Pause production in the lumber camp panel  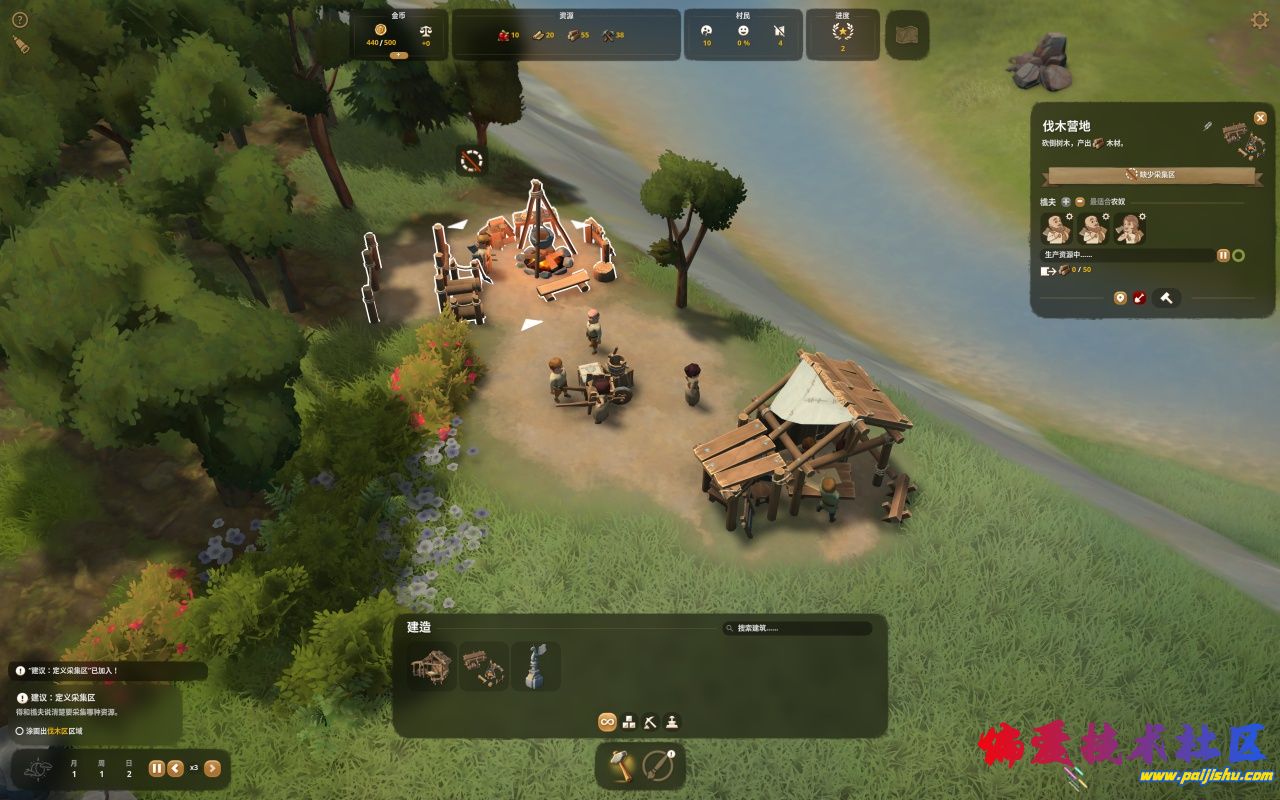point(1222,256)
